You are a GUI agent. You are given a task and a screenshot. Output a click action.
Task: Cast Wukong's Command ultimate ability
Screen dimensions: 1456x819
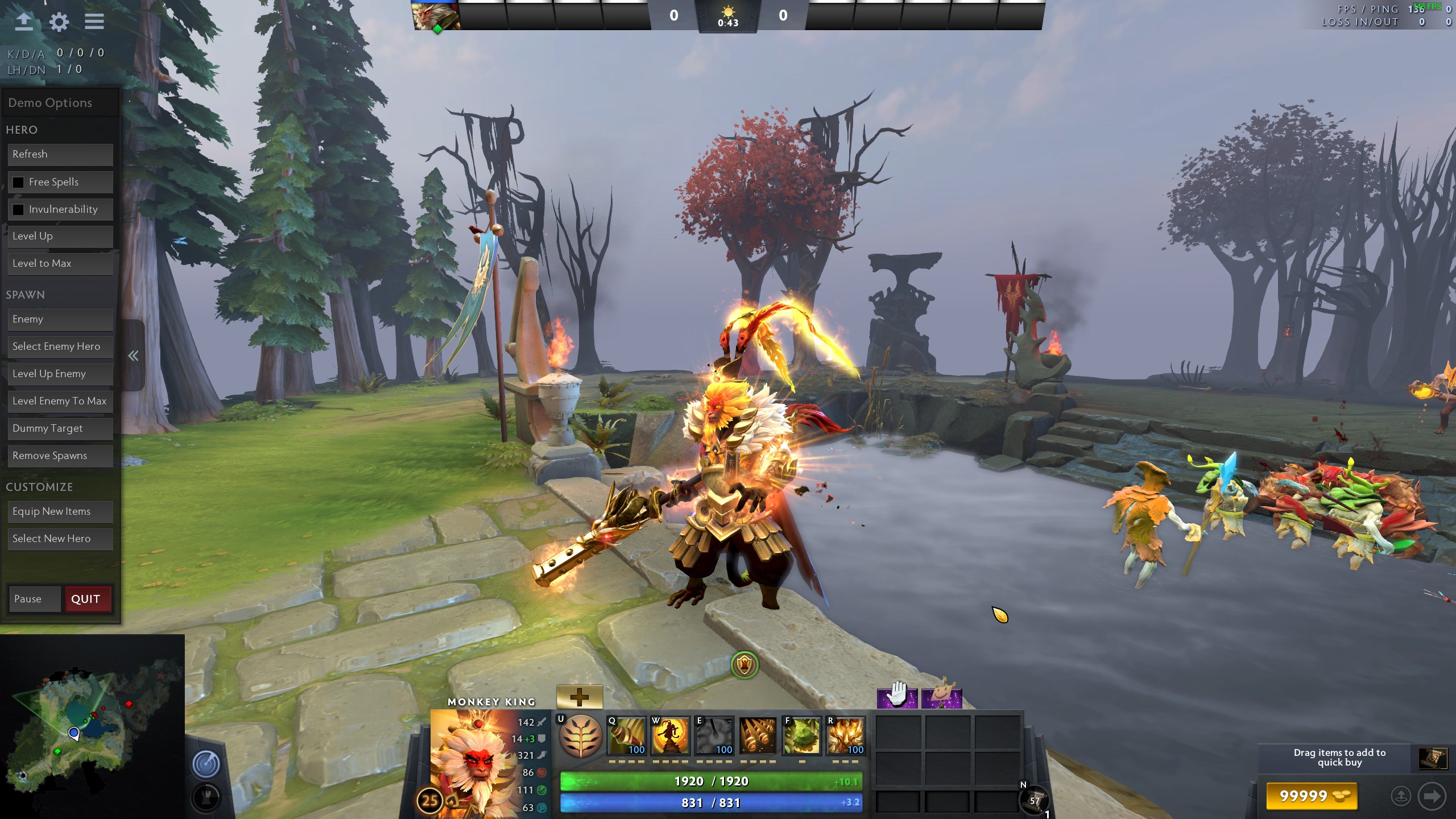tap(846, 735)
